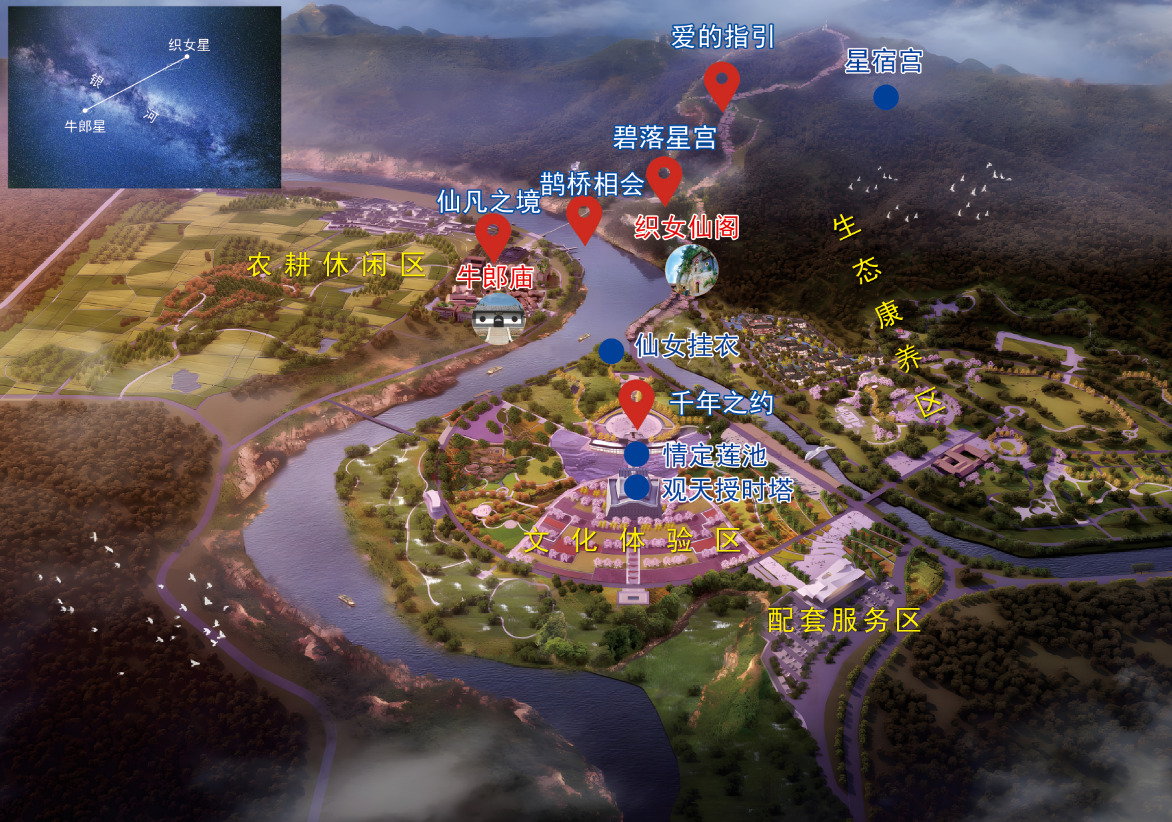Viewport: 1172px width, 822px height.
Task: Open the 千年之约 red map pin
Action: point(637,399)
